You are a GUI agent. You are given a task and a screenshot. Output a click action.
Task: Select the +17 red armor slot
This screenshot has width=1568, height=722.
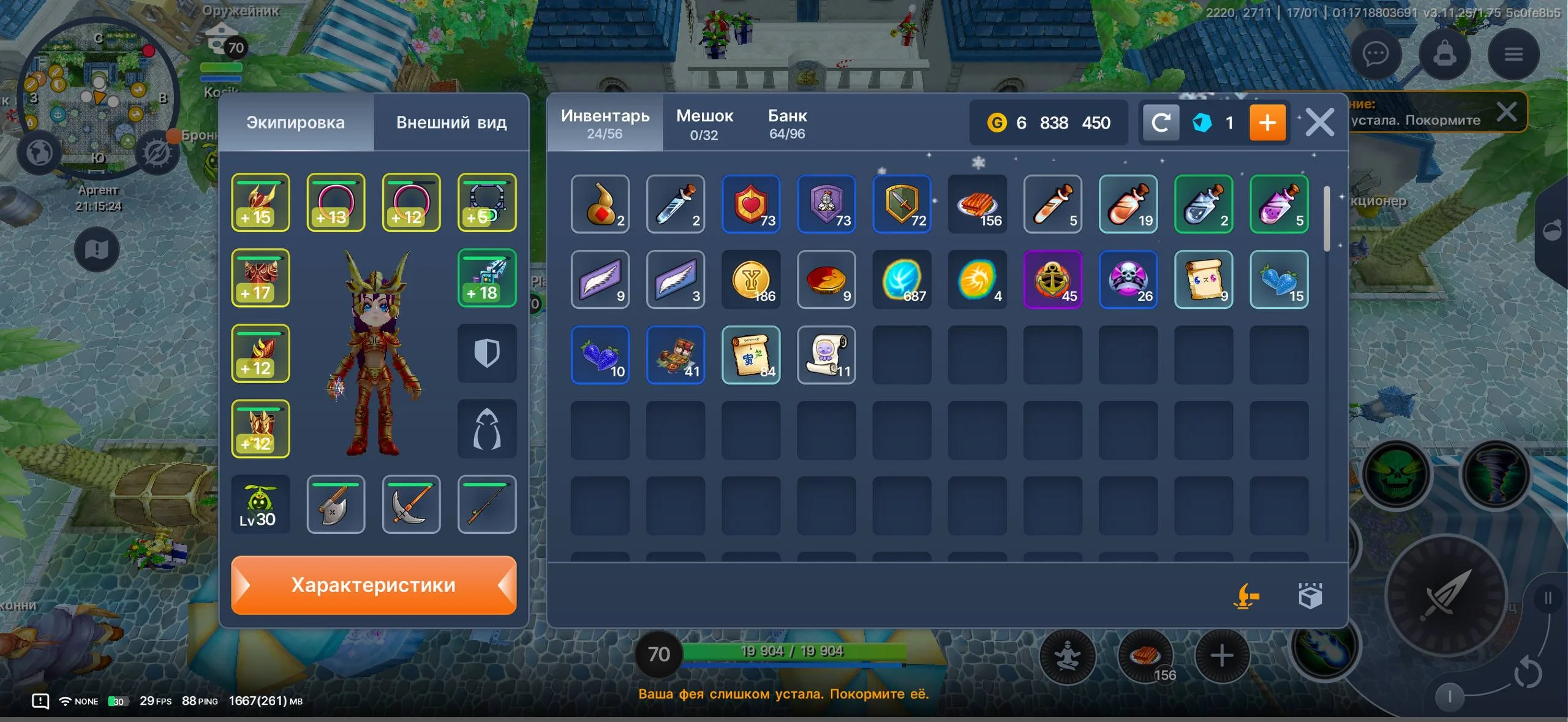tap(260, 278)
